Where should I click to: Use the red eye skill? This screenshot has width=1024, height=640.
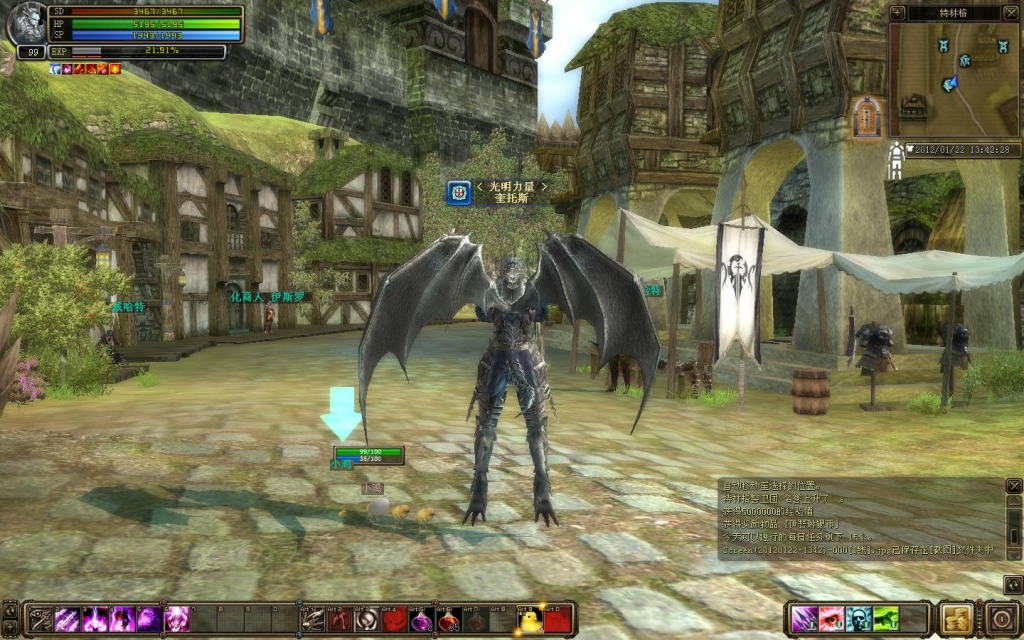pos(831,619)
